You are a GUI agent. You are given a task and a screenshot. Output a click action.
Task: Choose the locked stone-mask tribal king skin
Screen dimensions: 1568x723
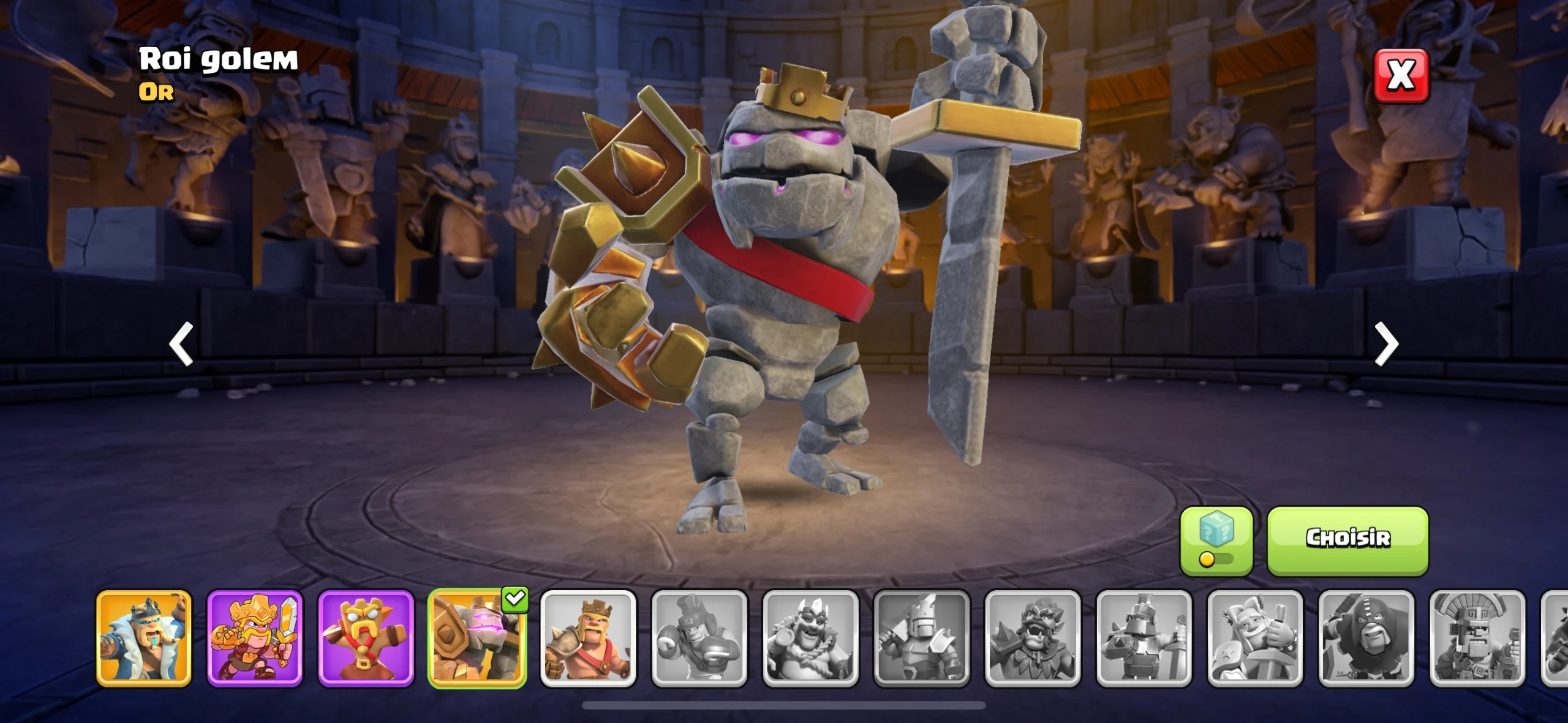[x=1477, y=638]
